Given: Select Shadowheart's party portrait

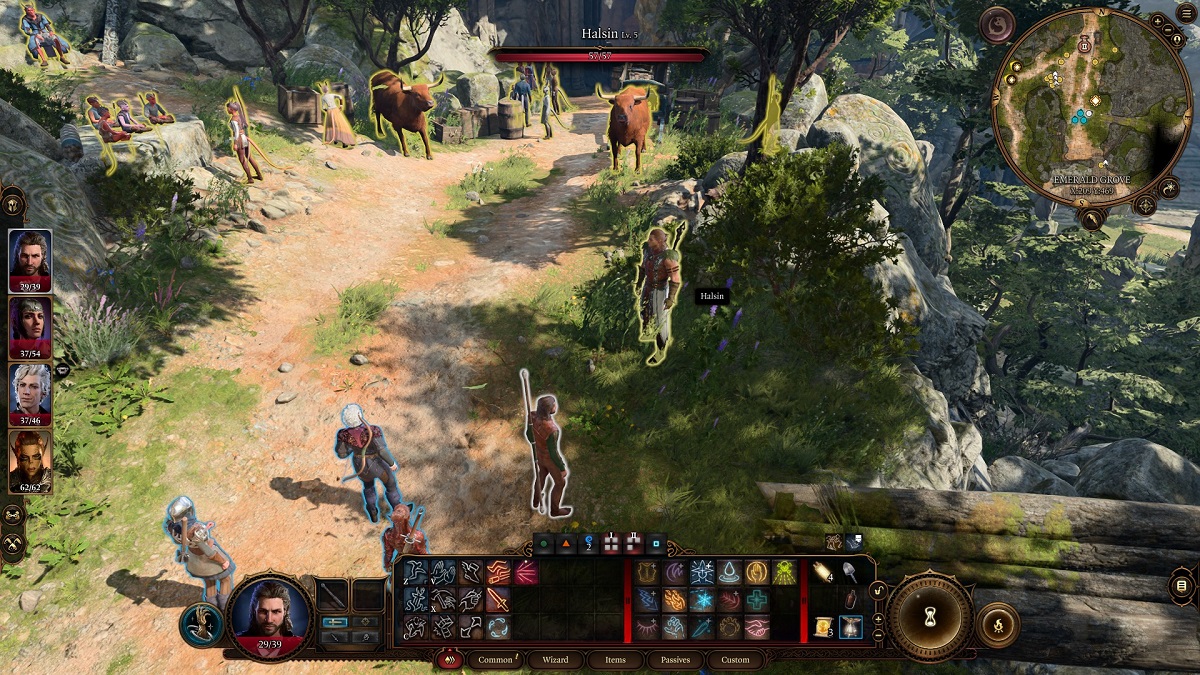Looking at the screenshot, I should pyautogui.click(x=30, y=327).
